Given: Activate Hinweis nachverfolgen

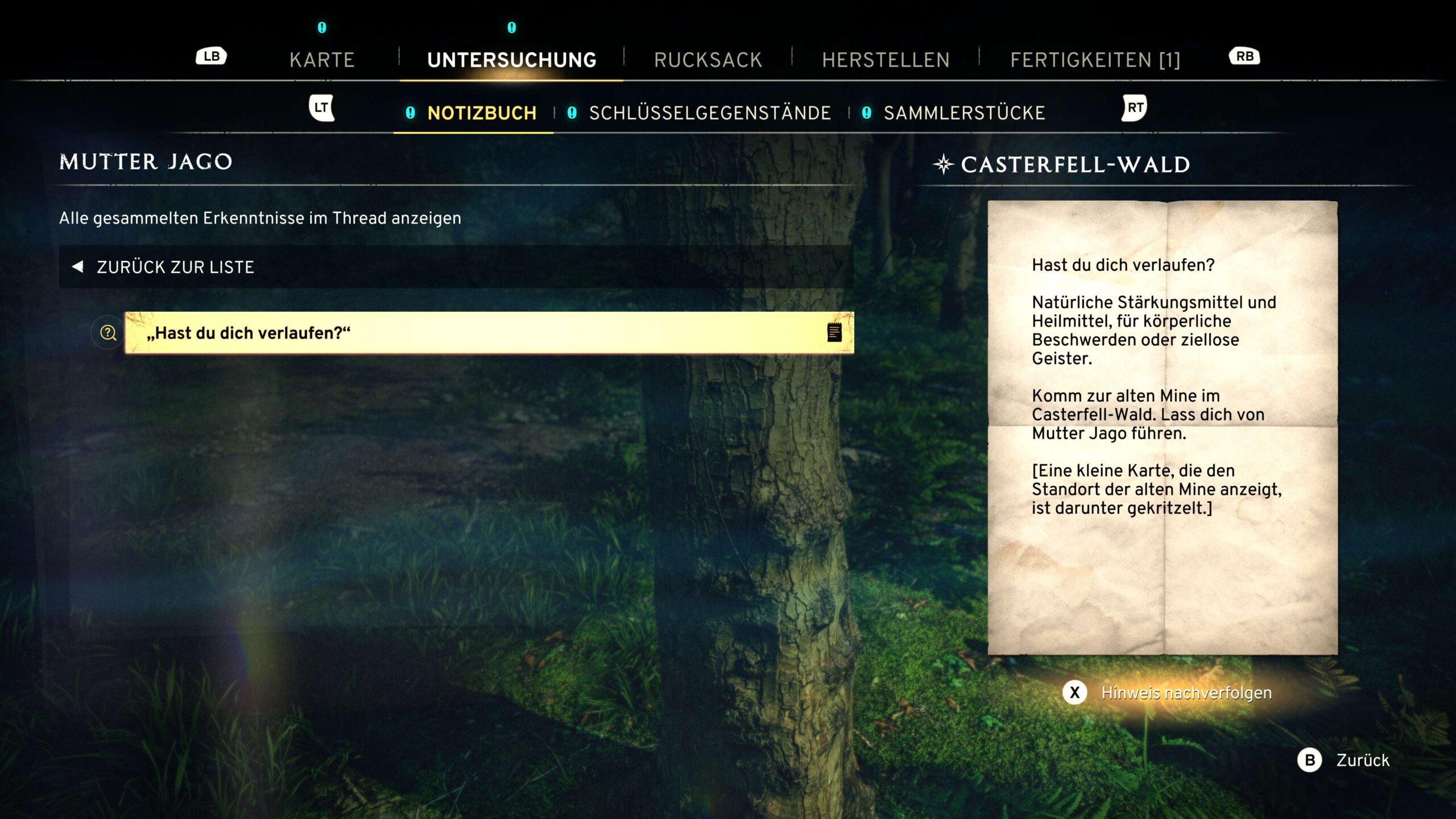Looking at the screenshot, I should click(x=1186, y=693).
